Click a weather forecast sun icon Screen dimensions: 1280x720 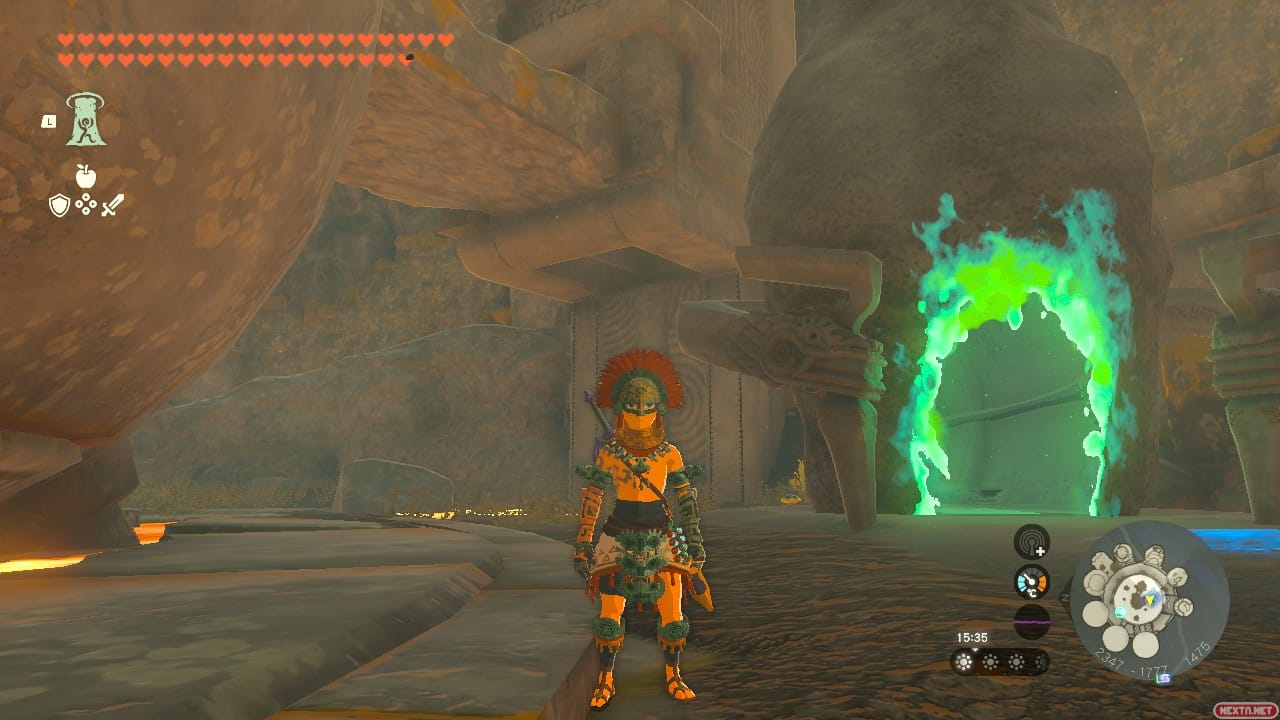point(963,661)
